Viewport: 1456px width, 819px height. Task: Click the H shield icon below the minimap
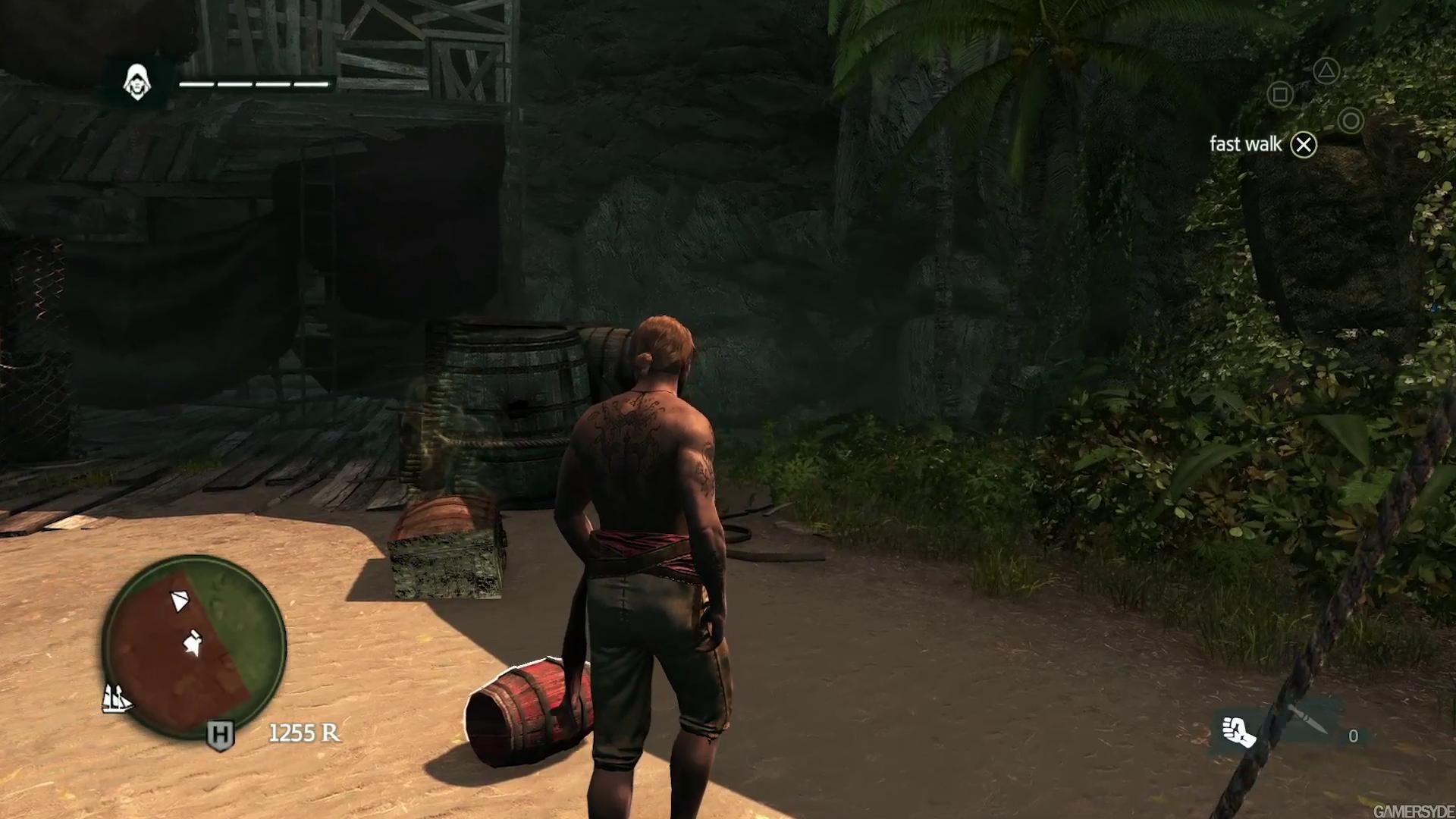point(221,734)
